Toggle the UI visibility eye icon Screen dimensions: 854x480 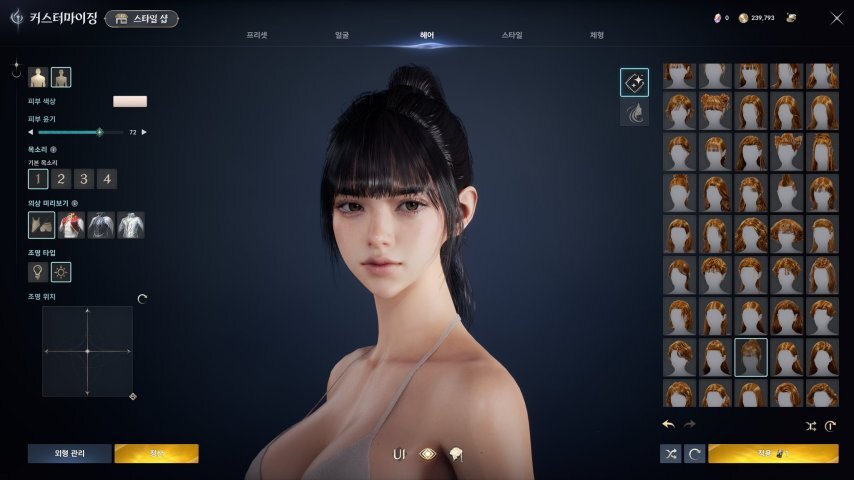click(x=428, y=454)
